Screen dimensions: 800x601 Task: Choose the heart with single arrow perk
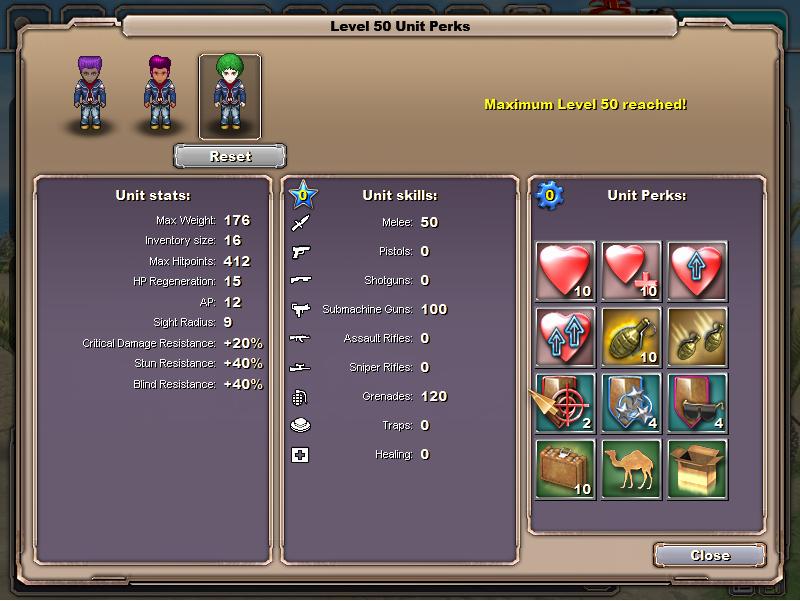(x=697, y=270)
